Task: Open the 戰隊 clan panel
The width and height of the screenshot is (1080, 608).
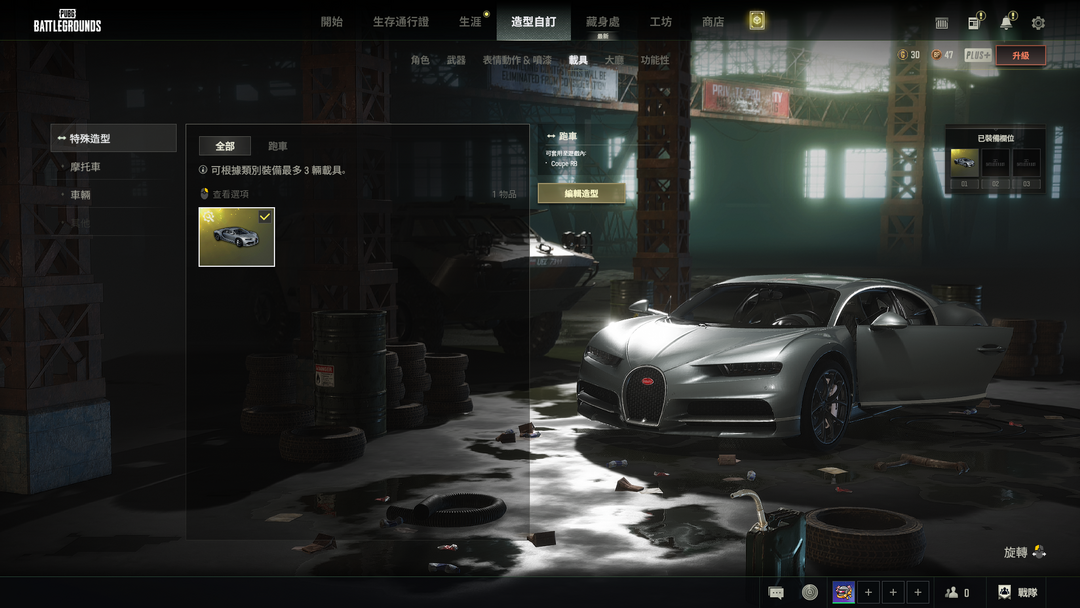Action: [x=1018, y=593]
